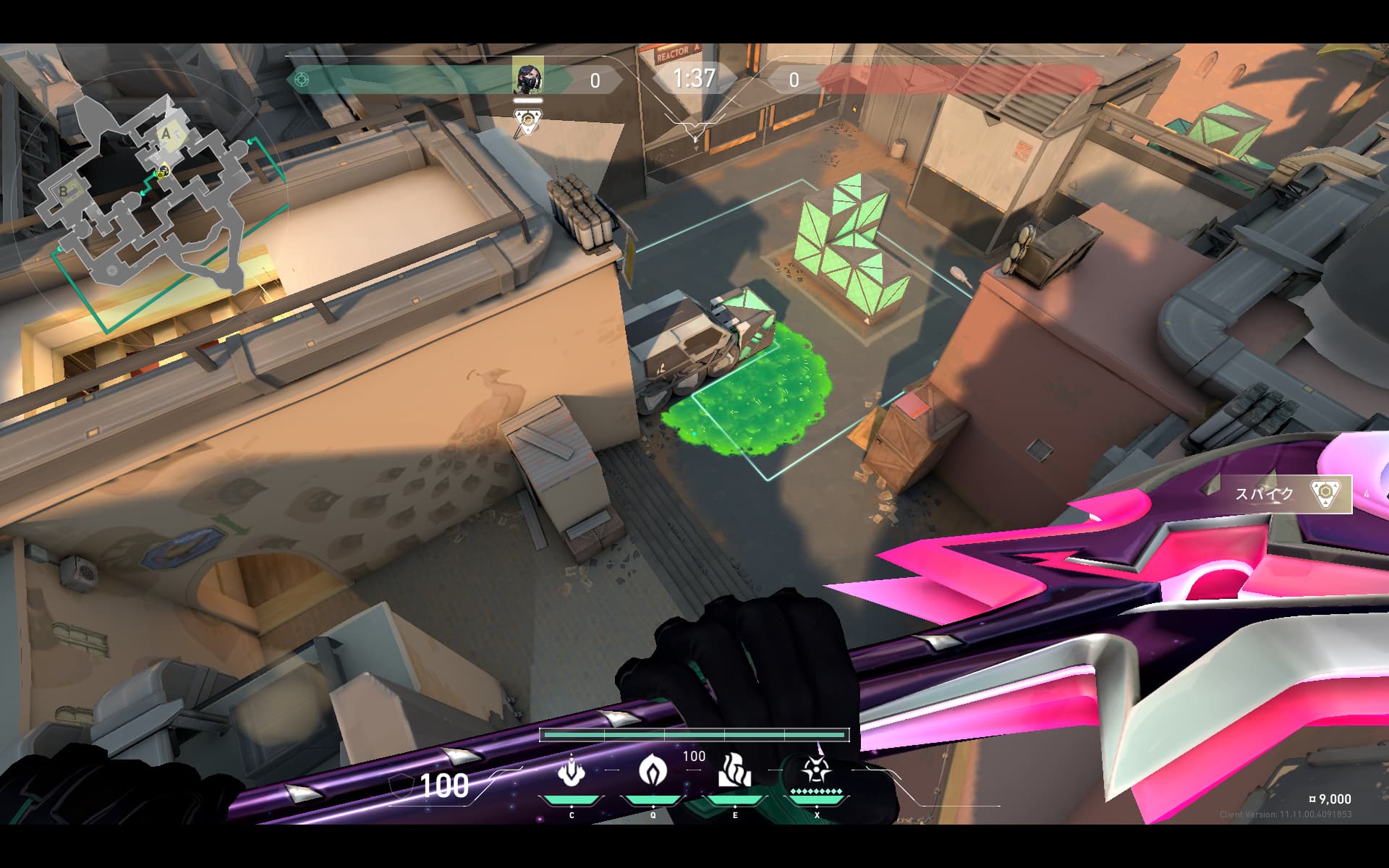1389x868 pixels.
Task: Choose the Toxic Screen ability icon
Action: coord(735,771)
